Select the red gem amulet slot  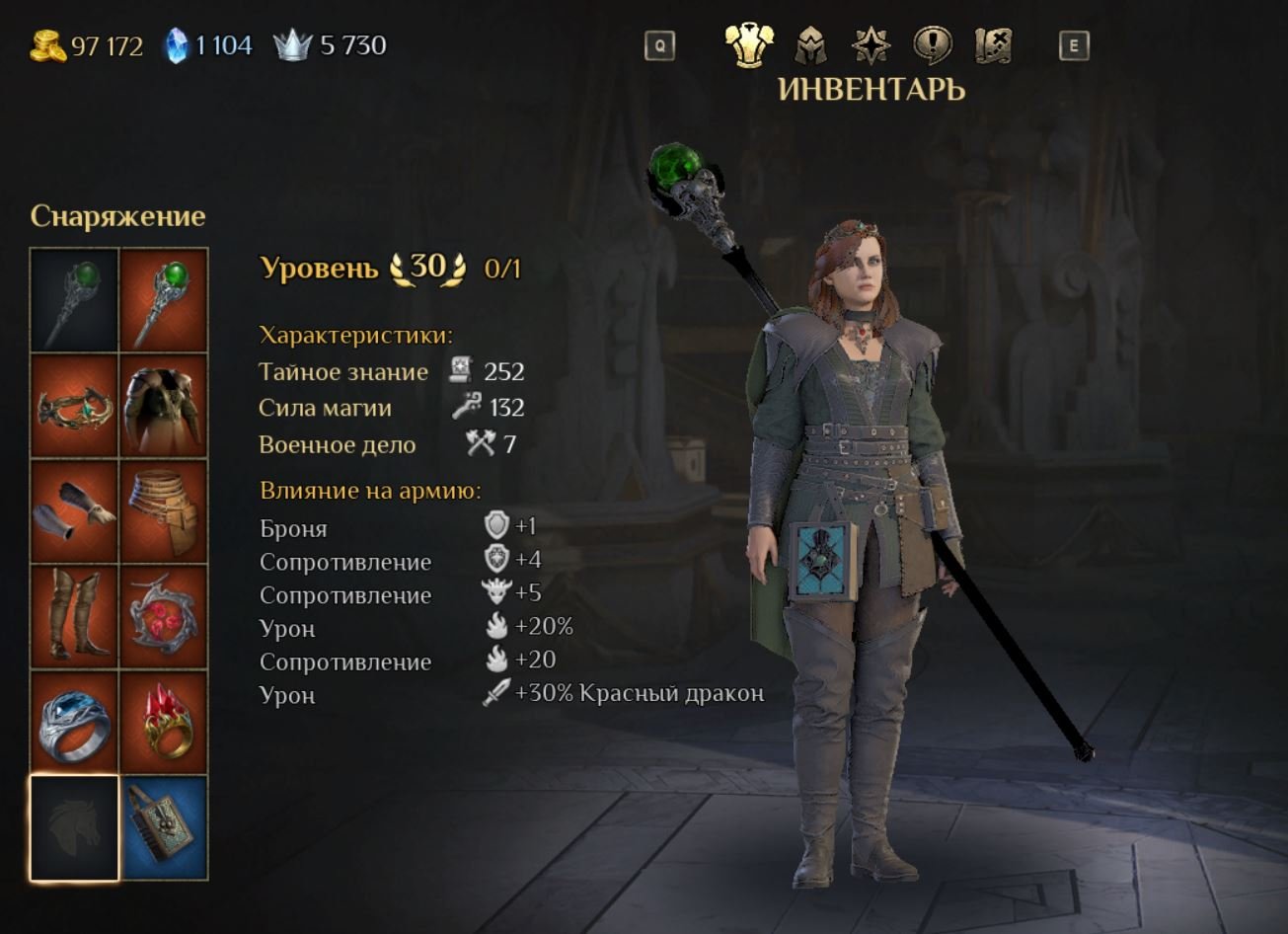pos(164,617)
